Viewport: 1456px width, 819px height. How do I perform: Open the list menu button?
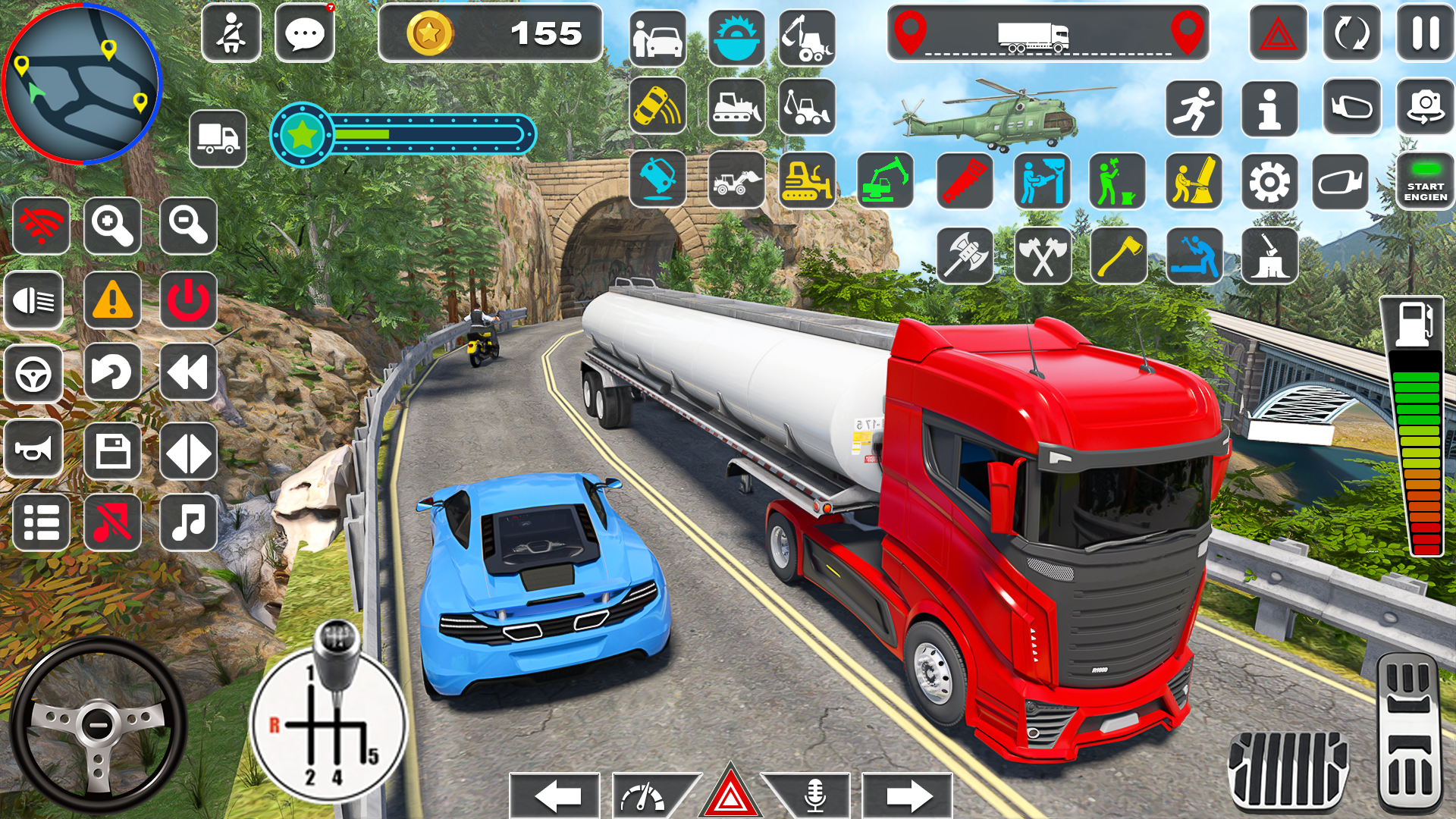[41, 522]
